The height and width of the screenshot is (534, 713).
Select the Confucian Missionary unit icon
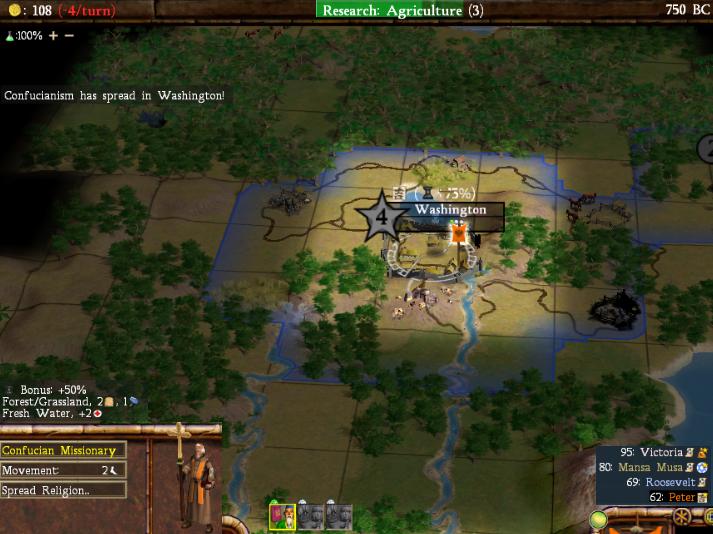pos(283,517)
